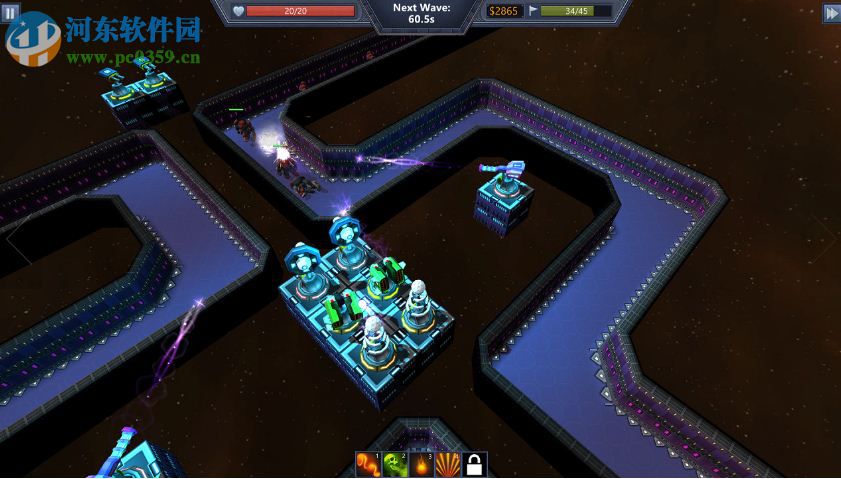Cast the fireball ability in slot 3
This screenshot has width=841, height=479.
pyautogui.click(x=421, y=465)
